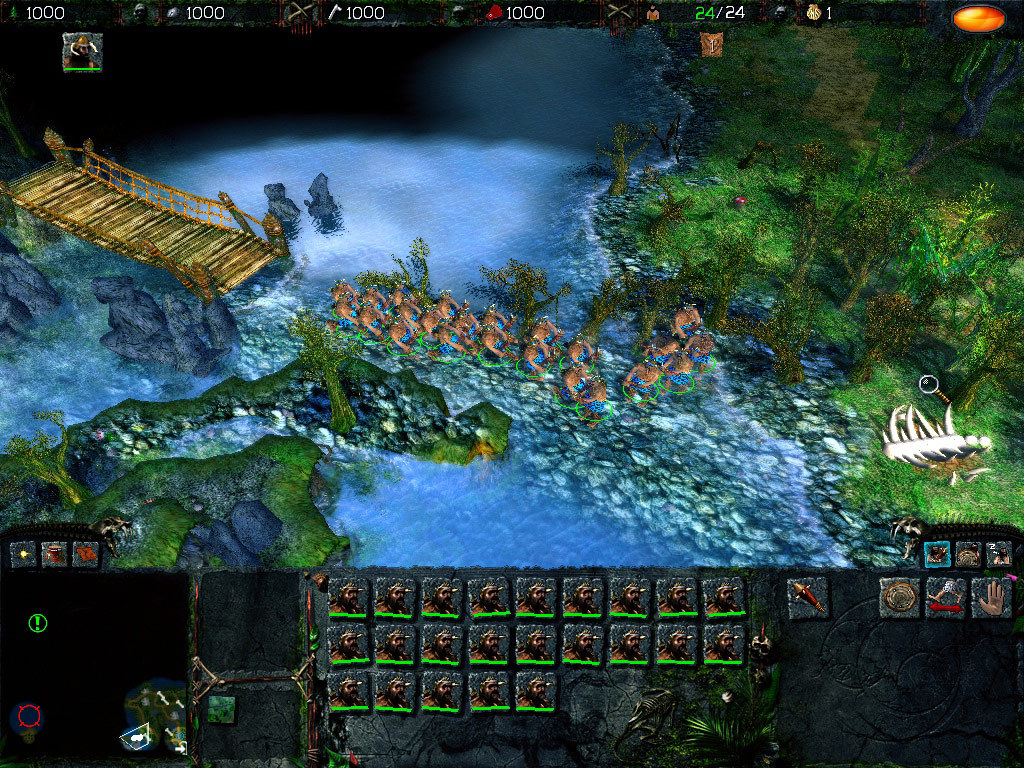The width and height of the screenshot is (1024, 768).
Task: Select the last warrior portrait in the bottom row
Action: point(536,691)
